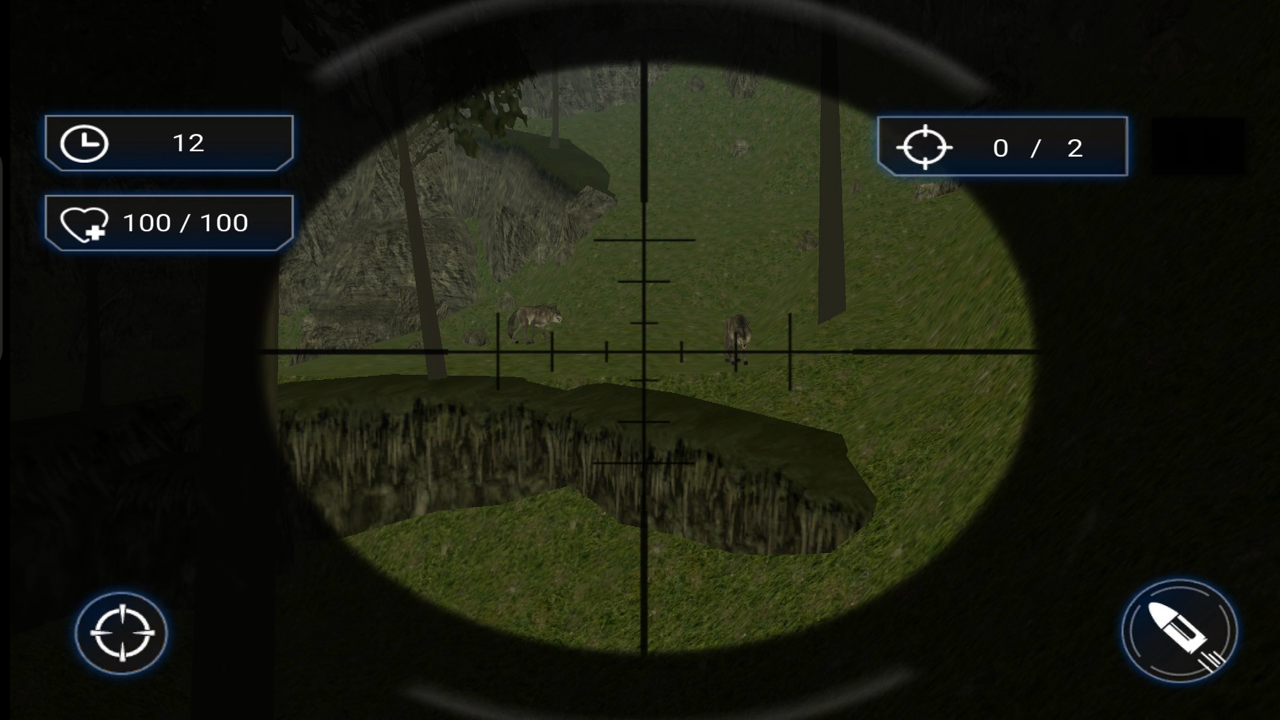The image size is (1280, 720).
Task: Aim at the wolf left of the crosshair
Action: pos(533,318)
